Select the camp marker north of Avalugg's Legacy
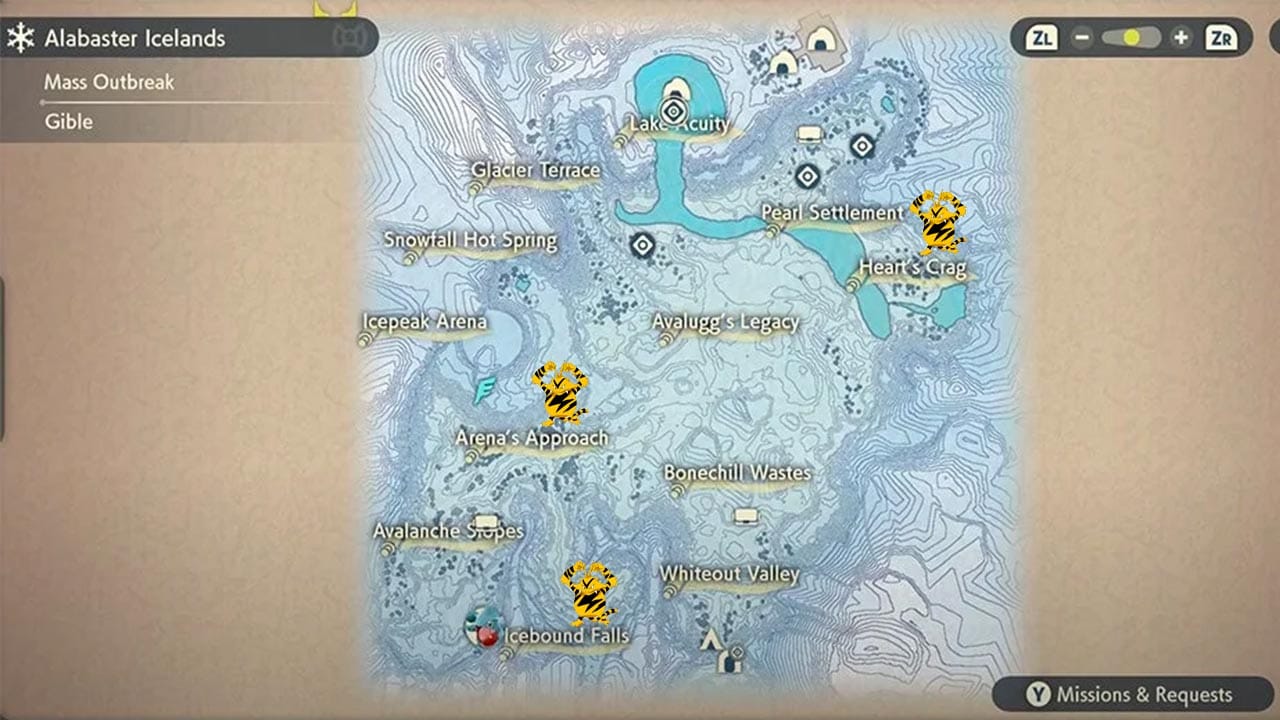 click(640, 243)
